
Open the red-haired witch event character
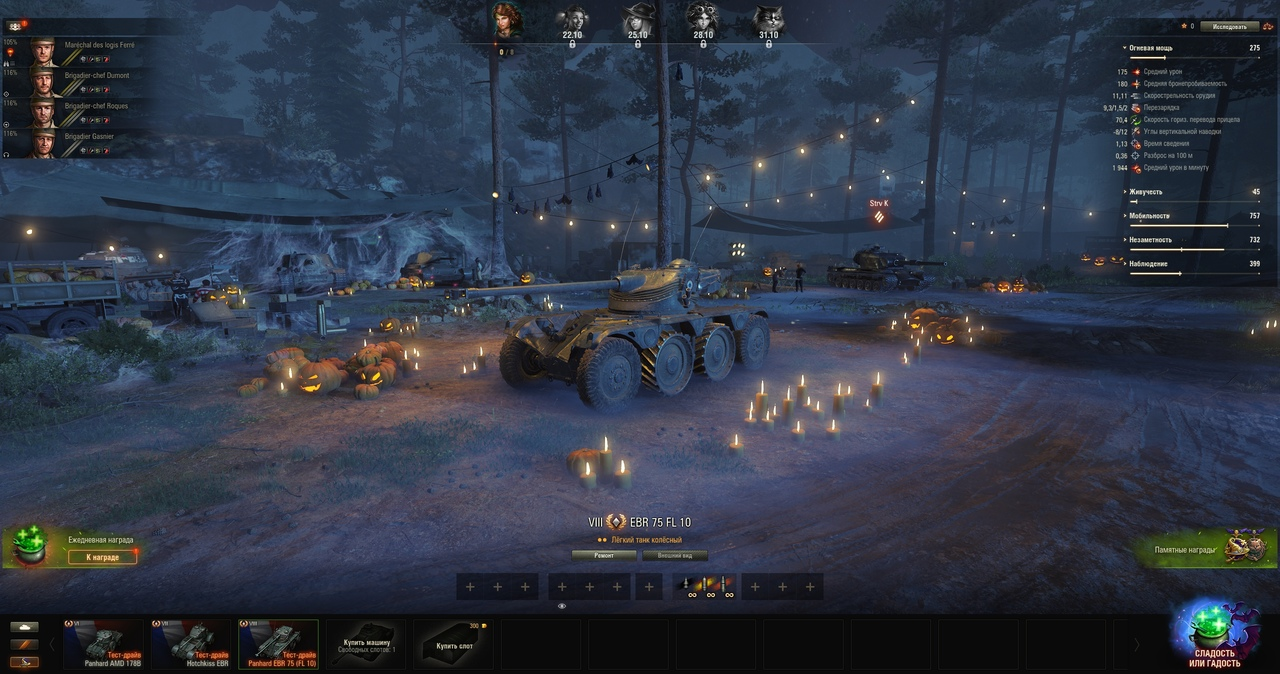(508, 20)
